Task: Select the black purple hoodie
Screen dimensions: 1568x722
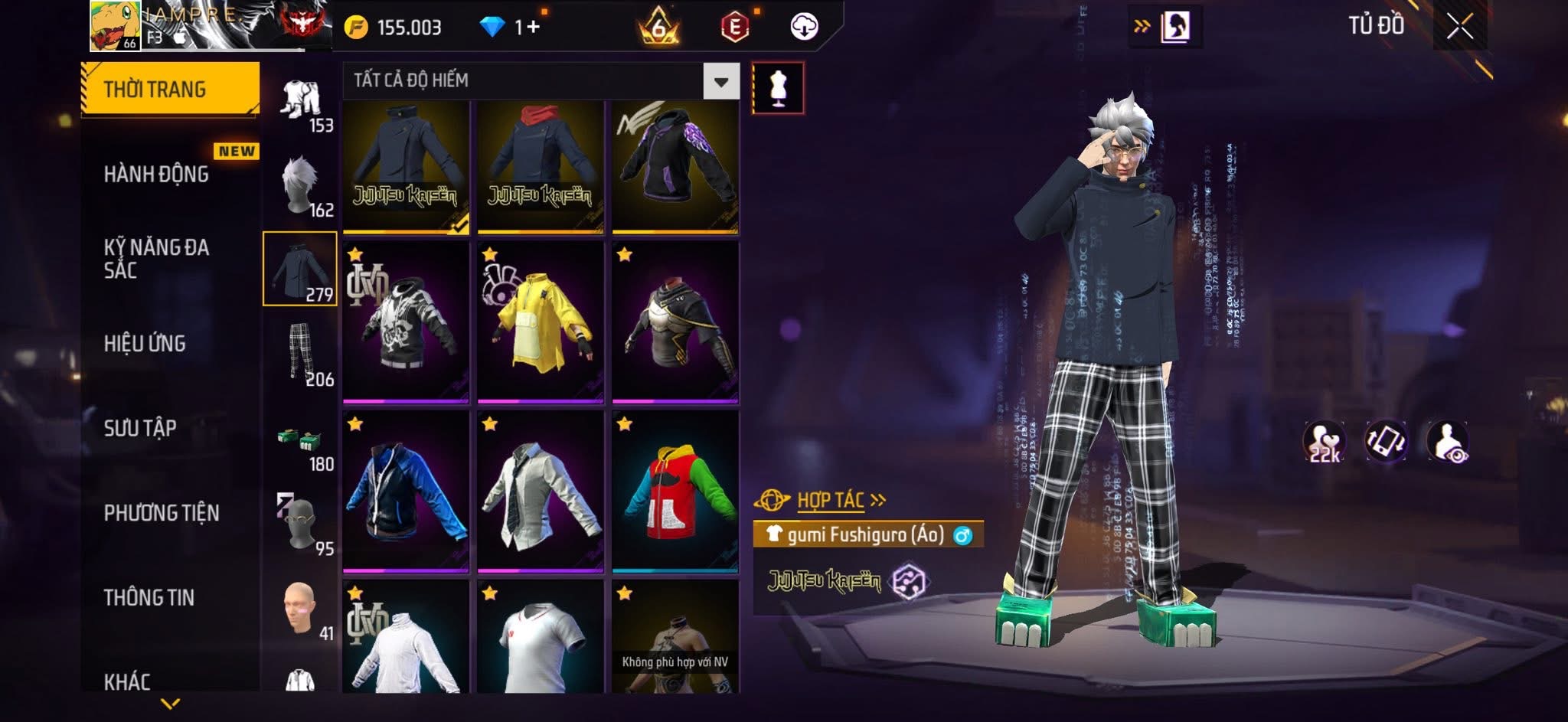Action: click(x=675, y=165)
